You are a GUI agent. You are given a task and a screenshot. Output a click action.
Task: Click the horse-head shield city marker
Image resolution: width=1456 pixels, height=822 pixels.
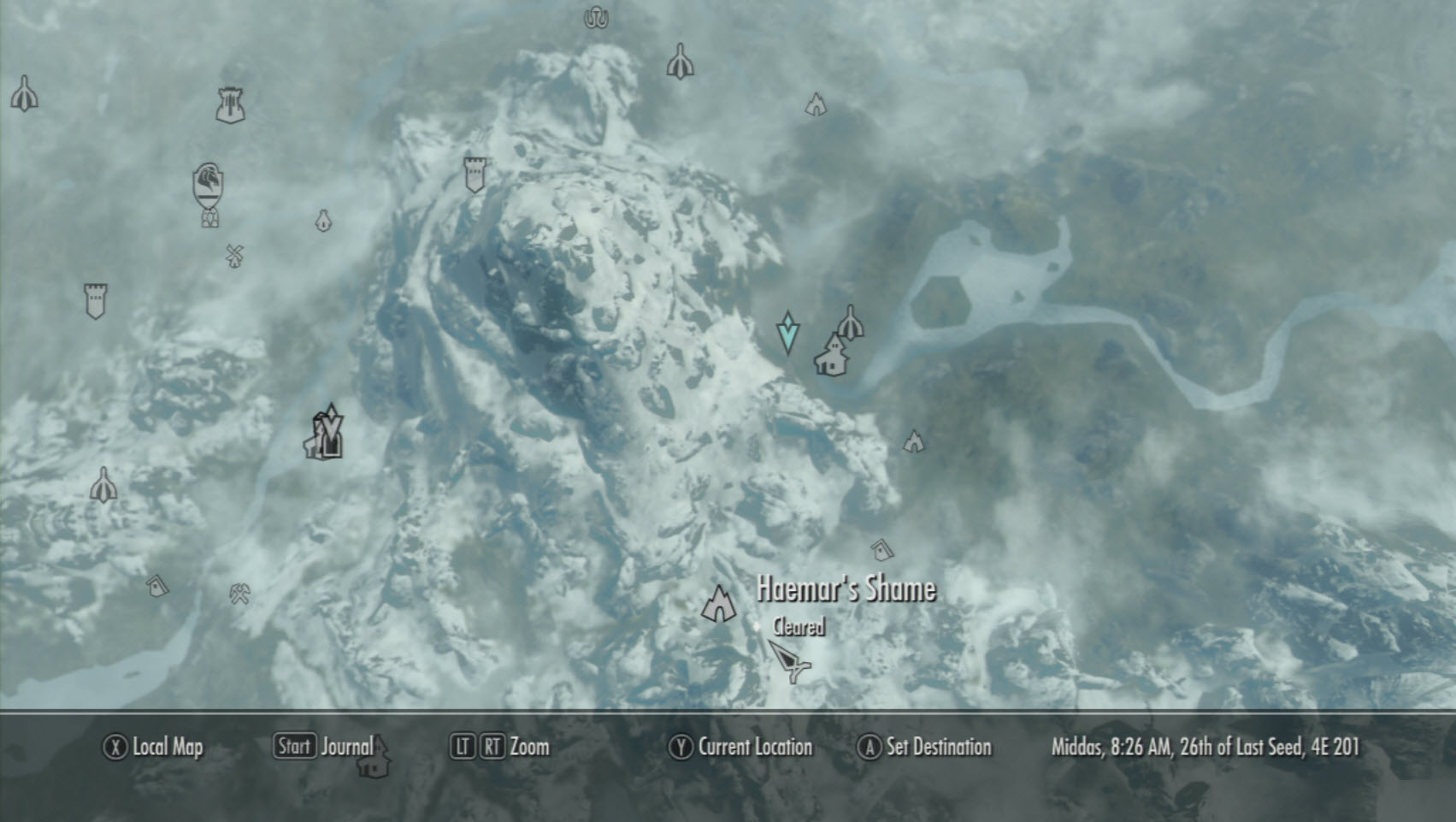(209, 186)
